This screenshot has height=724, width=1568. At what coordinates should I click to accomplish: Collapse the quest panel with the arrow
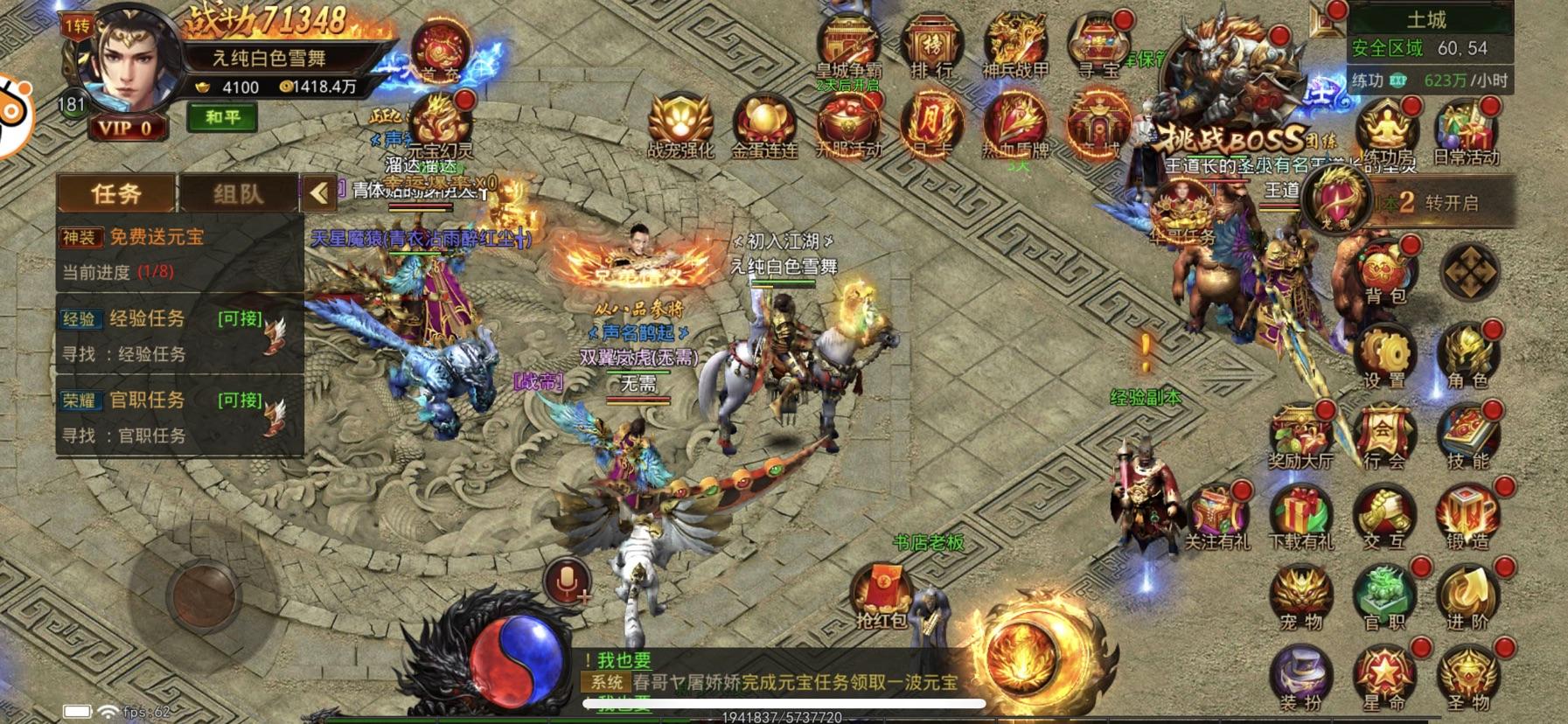point(319,193)
